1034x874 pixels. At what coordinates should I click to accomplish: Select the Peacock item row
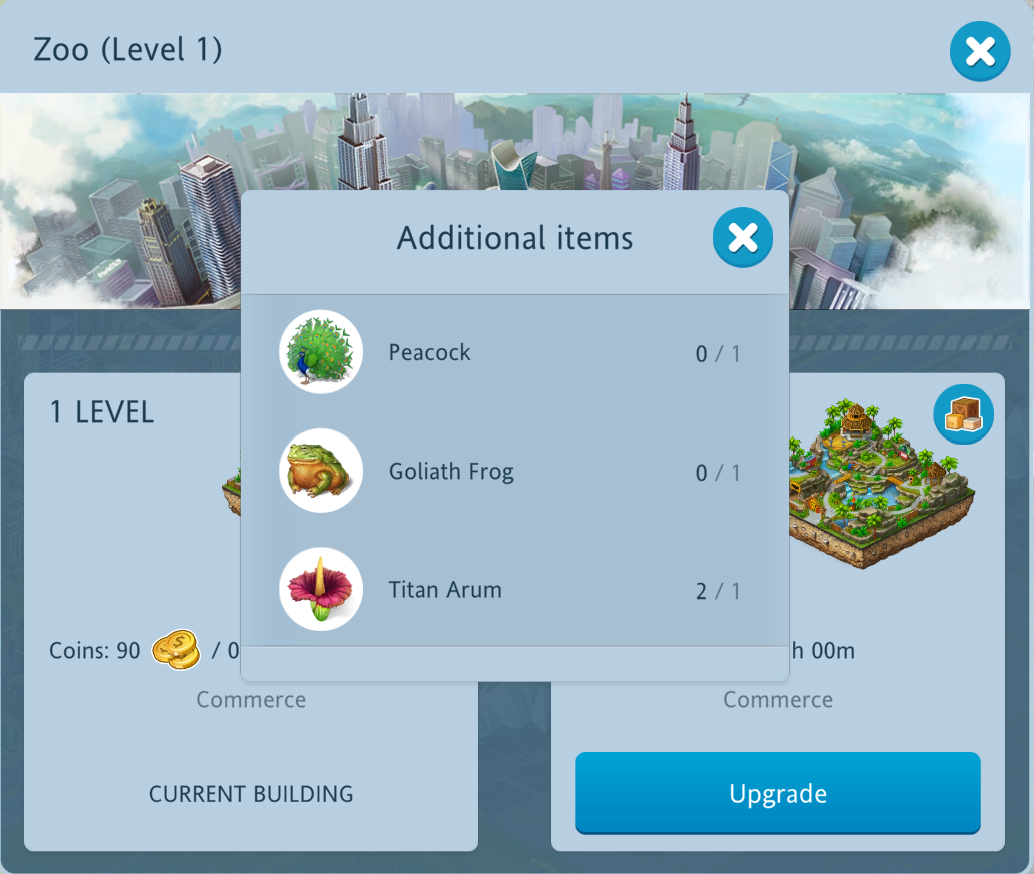point(514,353)
